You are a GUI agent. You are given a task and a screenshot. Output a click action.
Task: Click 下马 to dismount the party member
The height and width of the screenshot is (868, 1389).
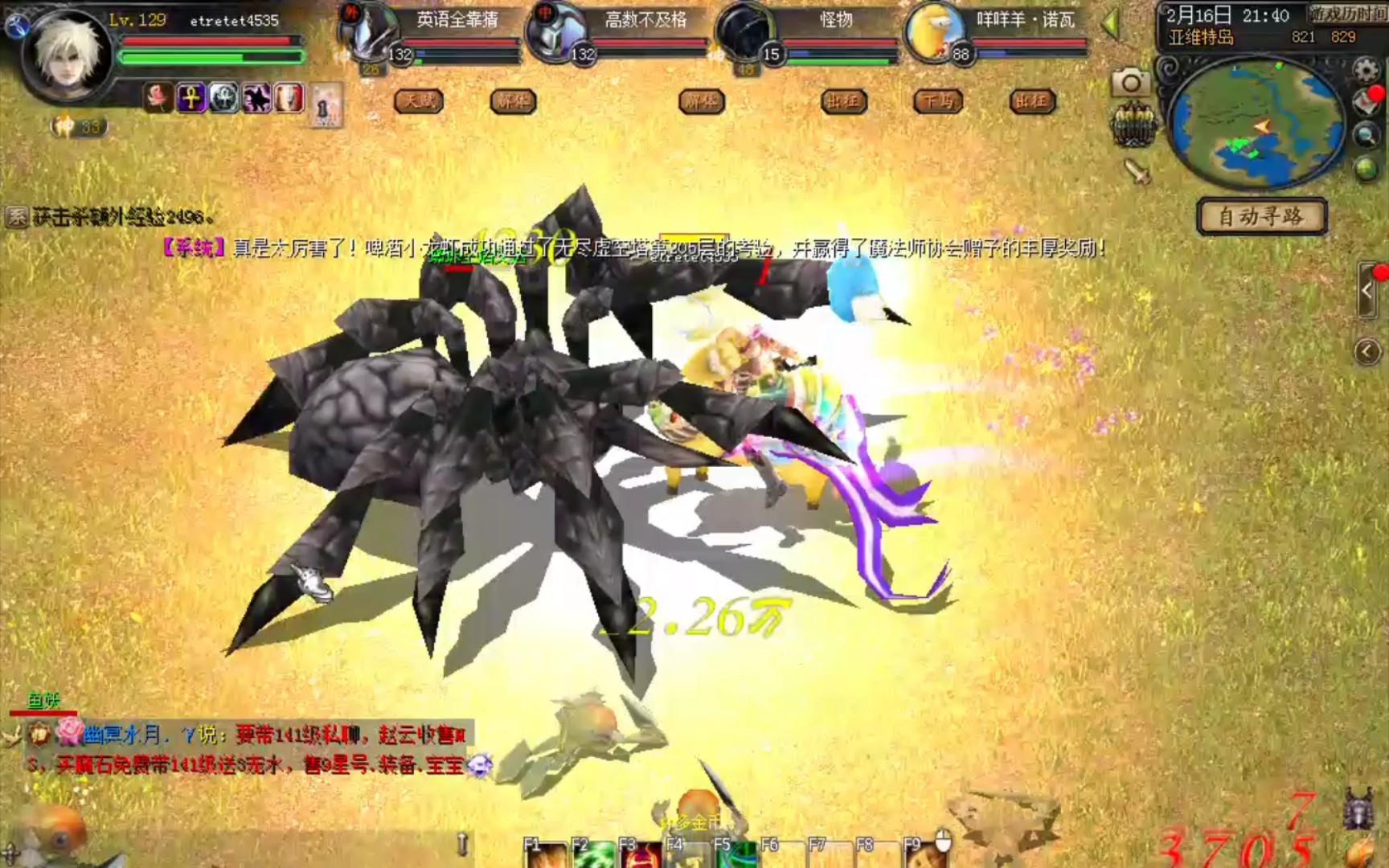pos(938,102)
